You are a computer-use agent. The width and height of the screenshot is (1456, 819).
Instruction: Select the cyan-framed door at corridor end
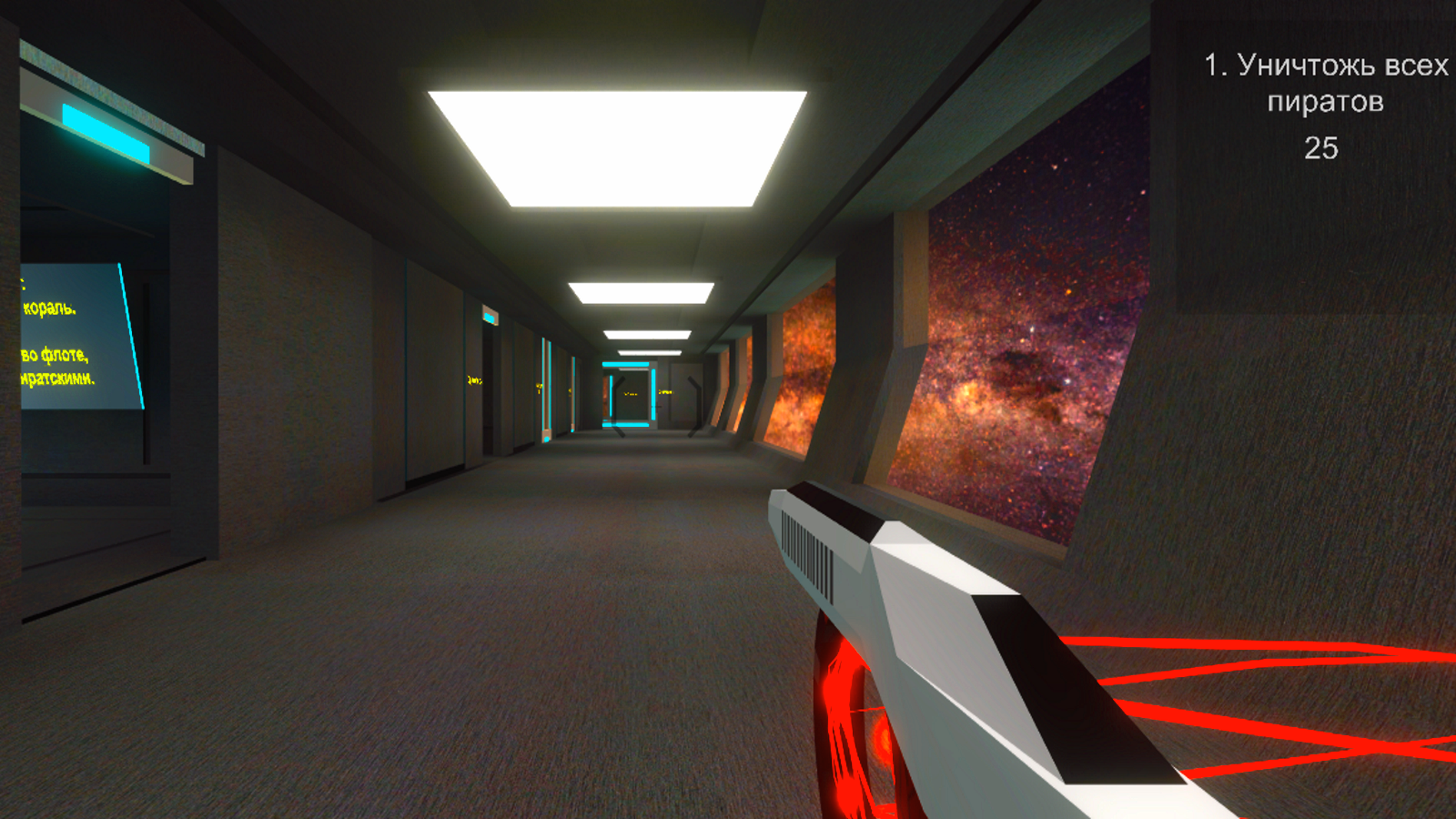(628, 391)
